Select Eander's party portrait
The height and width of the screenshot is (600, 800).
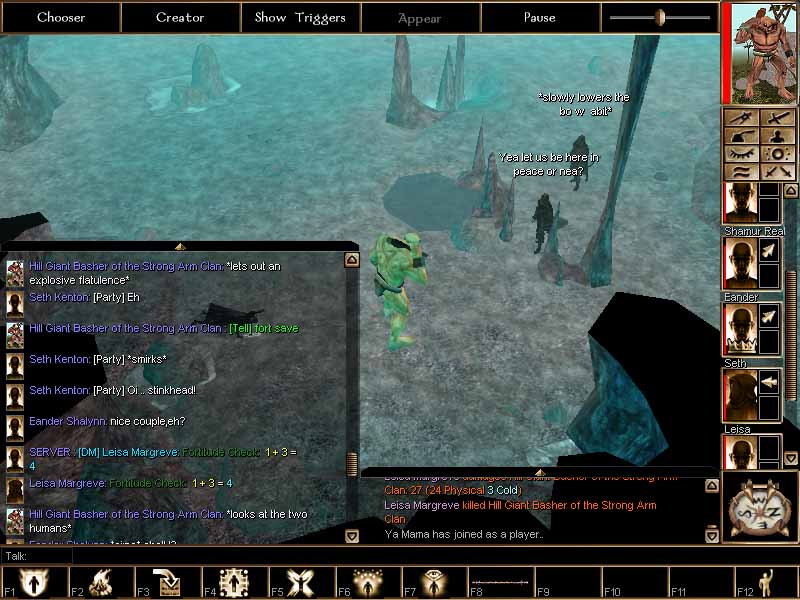click(741, 329)
